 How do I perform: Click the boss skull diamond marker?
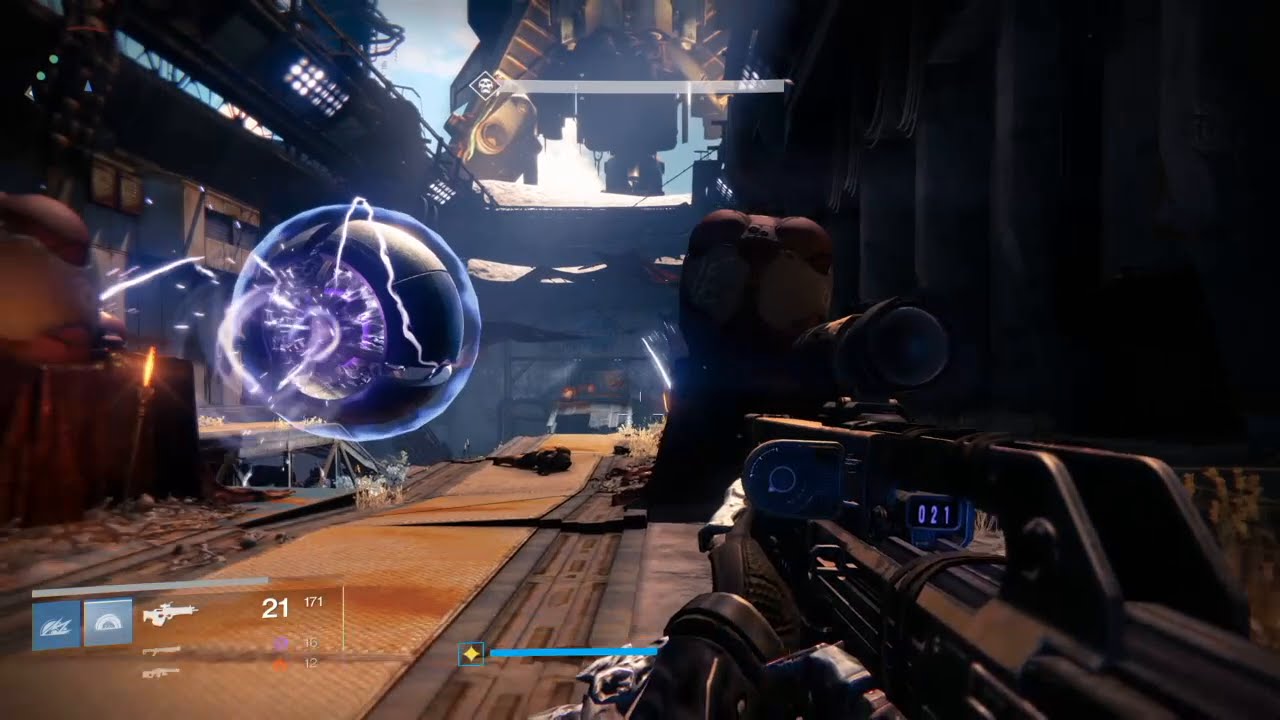[484, 86]
